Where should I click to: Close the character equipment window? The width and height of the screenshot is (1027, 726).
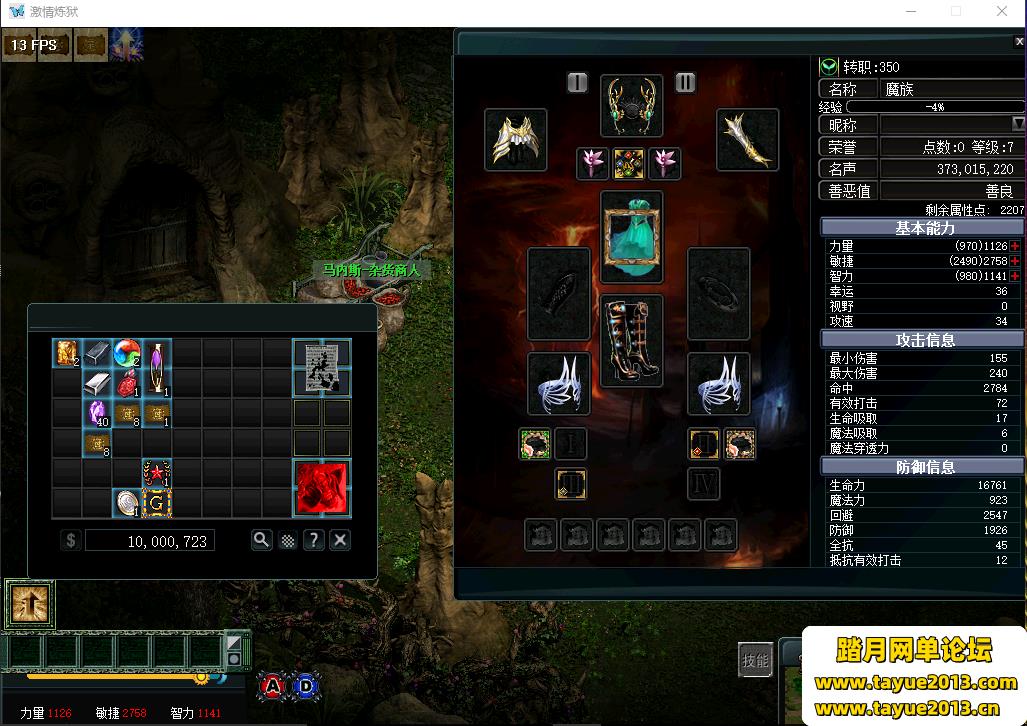(1019, 42)
